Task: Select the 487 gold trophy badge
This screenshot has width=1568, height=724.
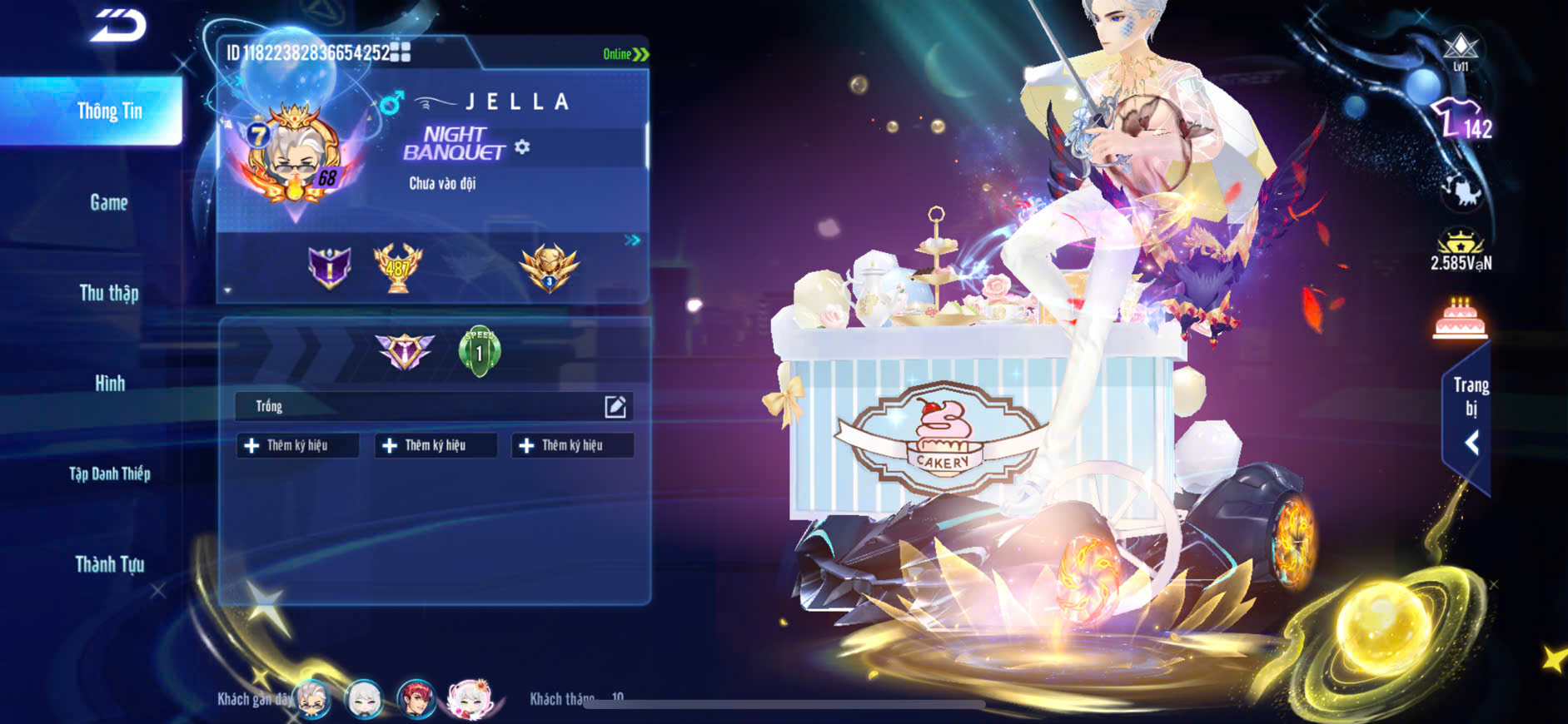Action: (x=397, y=268)
